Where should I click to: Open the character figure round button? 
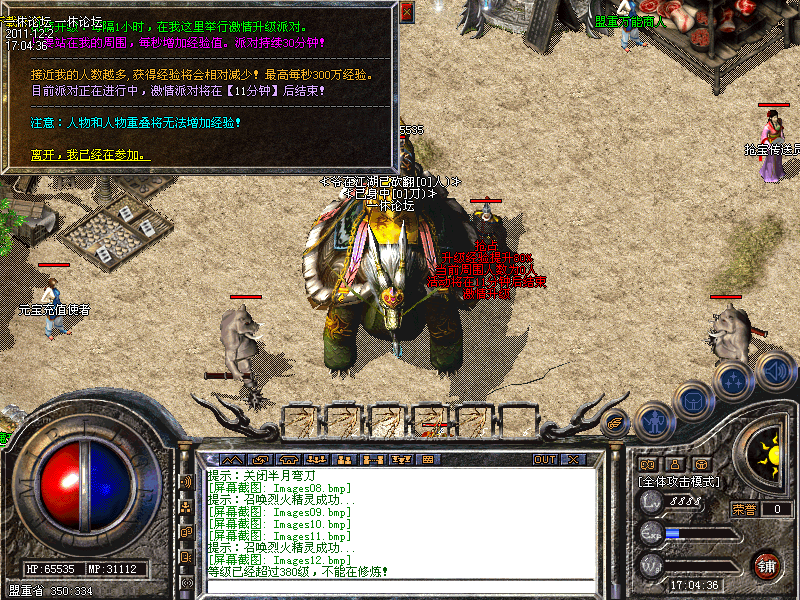pyautogui.click(x=653, y=420)
